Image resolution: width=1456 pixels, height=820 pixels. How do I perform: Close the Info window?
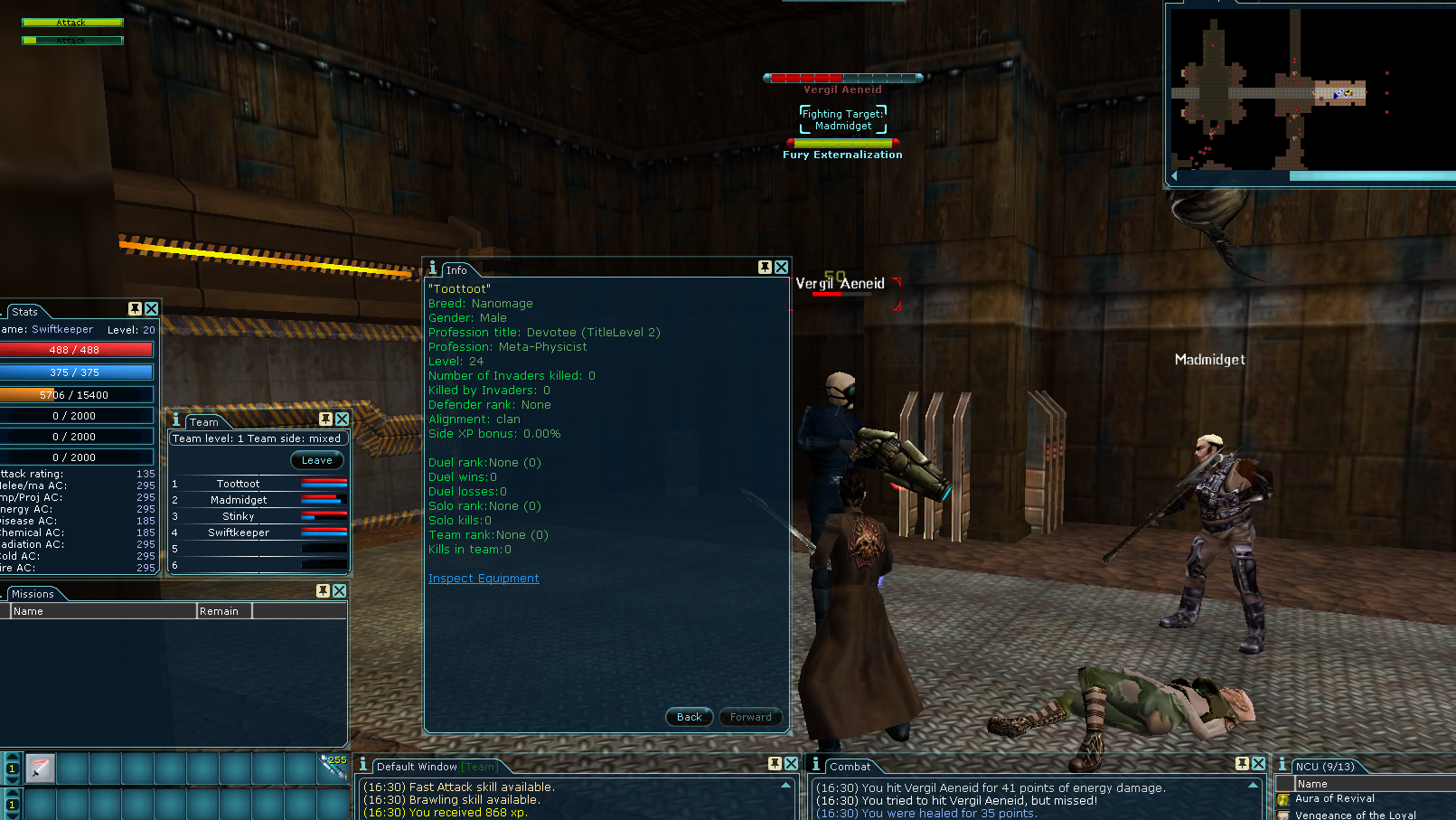pos(782,268)
